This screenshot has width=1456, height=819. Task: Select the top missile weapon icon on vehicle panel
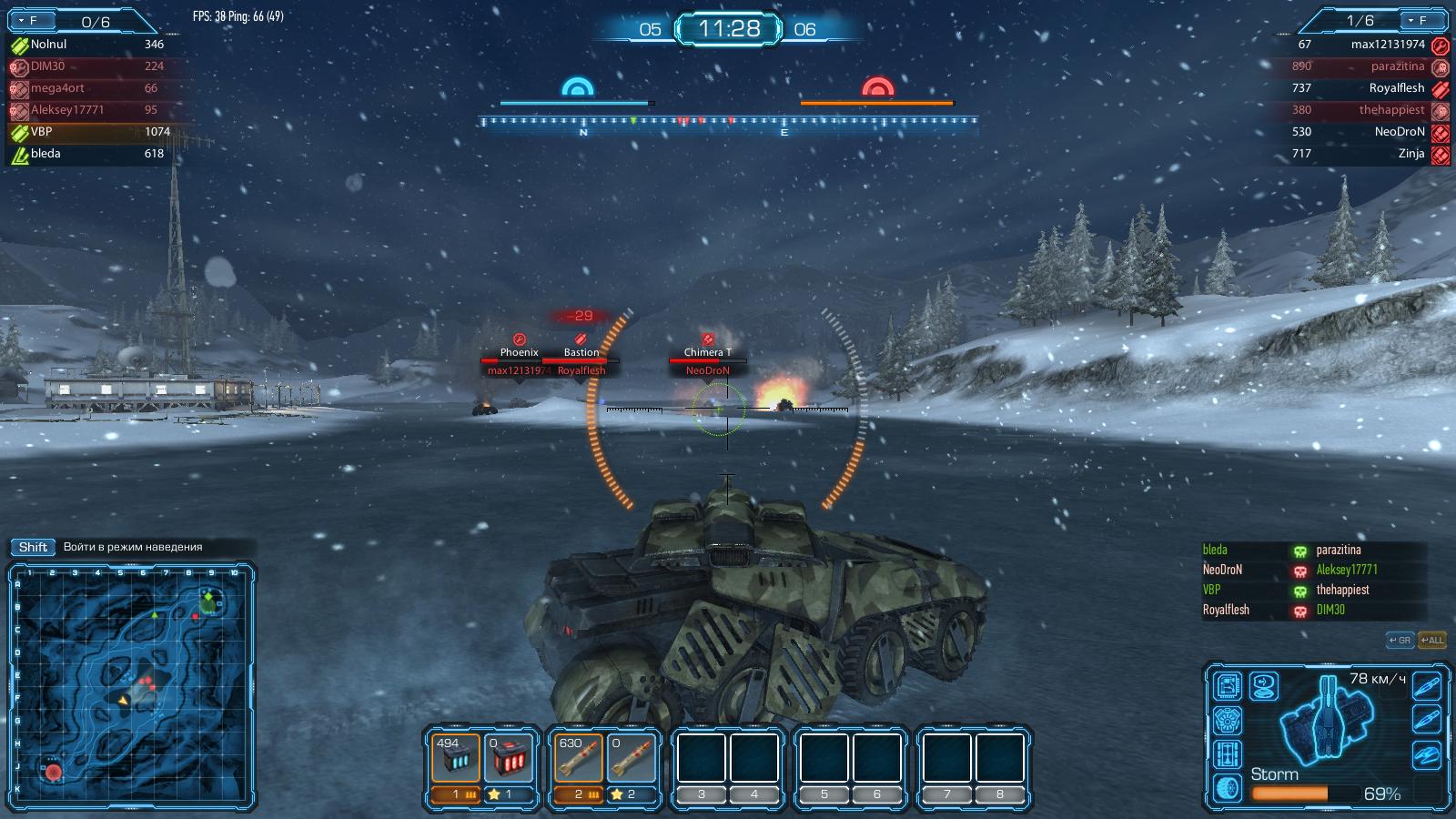coord(1426,686)
